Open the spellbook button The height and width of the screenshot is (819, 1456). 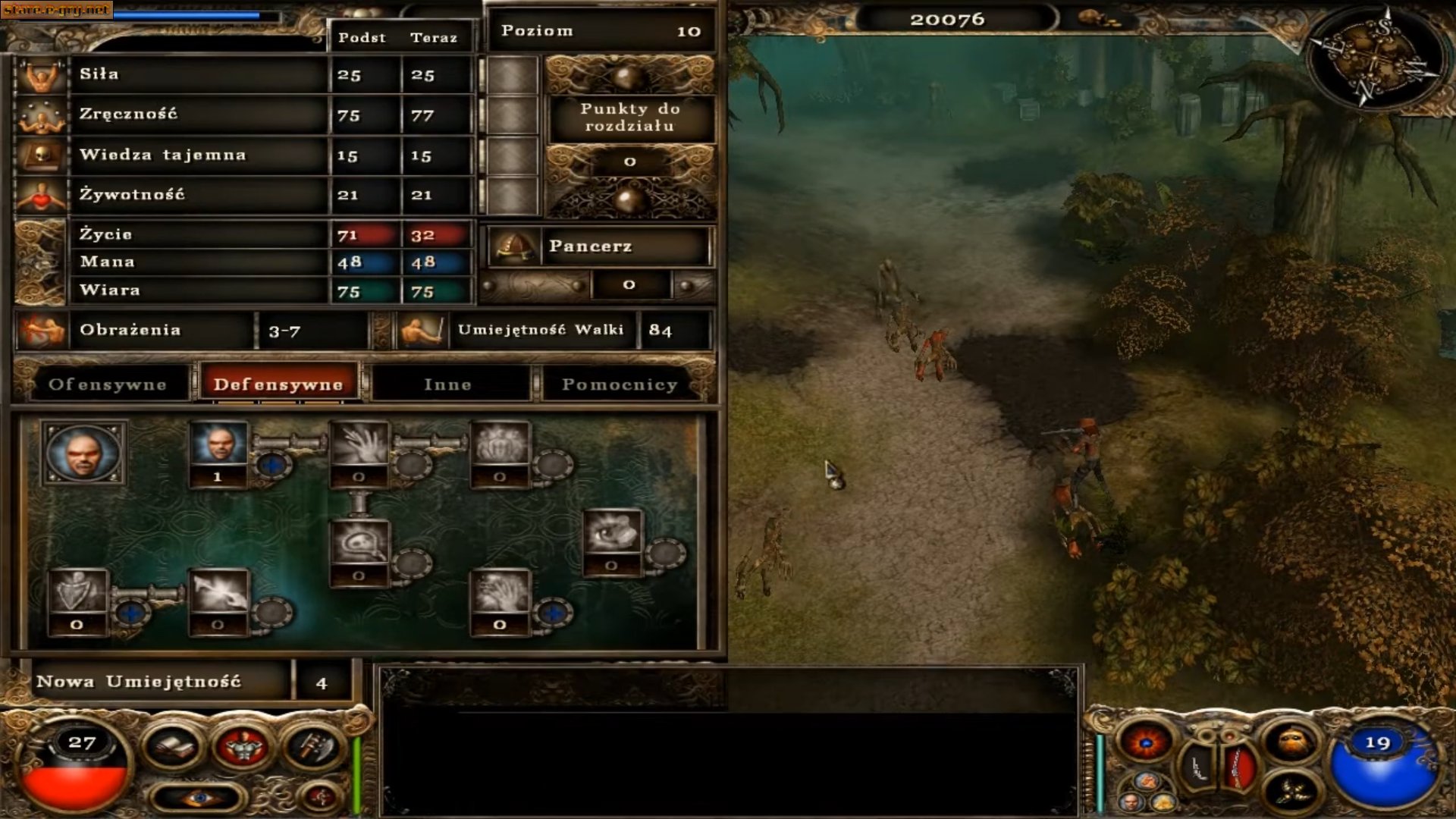coord(173,747)
